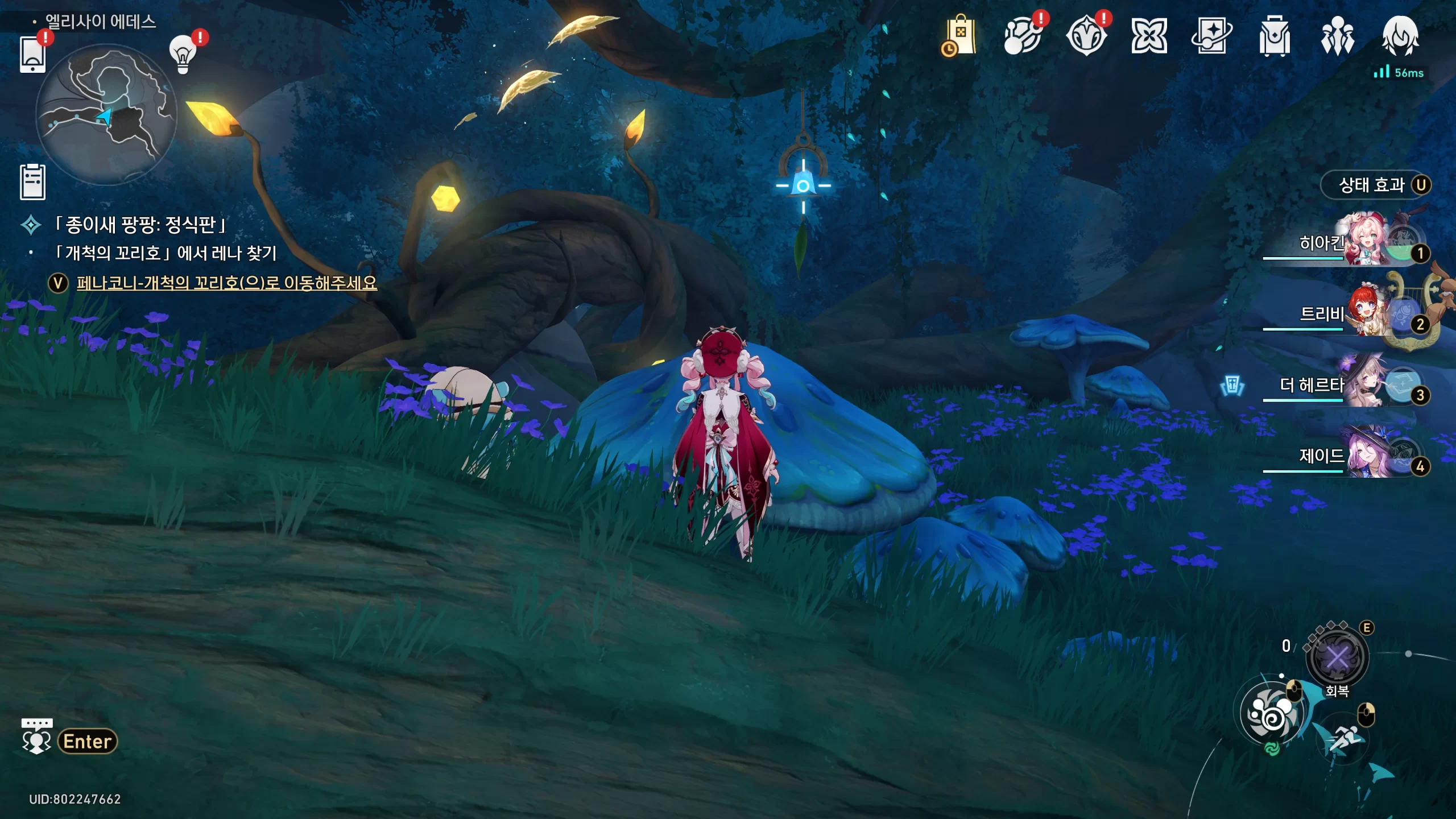Open the character portrait icon
Screen dimensions: 1456x819
click(1400, 36)
